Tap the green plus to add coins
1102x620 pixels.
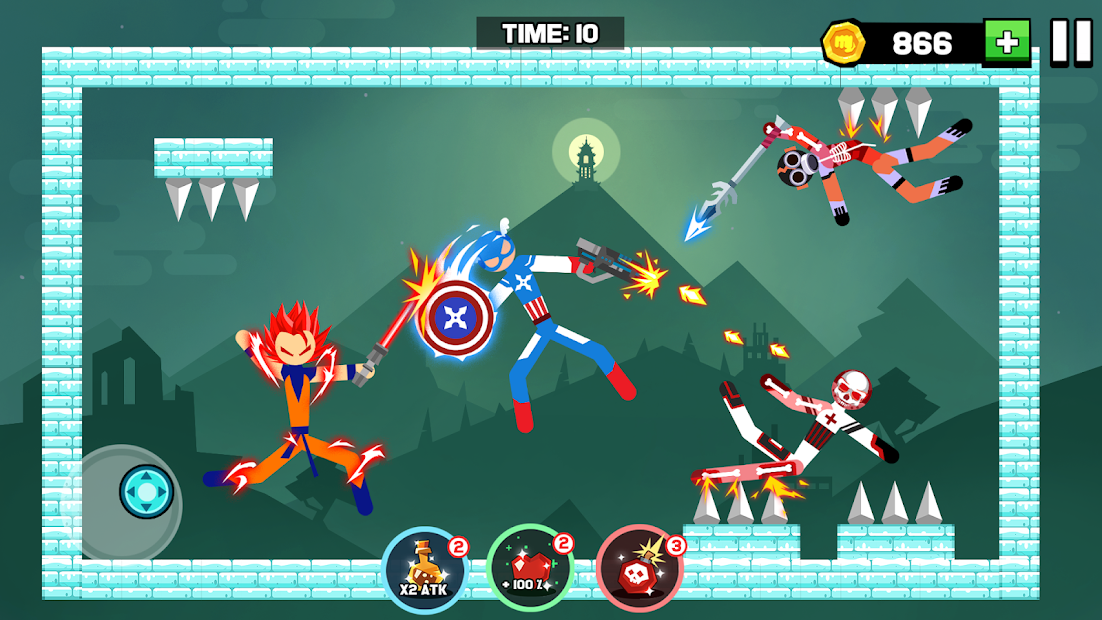[x=1006, y=43]
